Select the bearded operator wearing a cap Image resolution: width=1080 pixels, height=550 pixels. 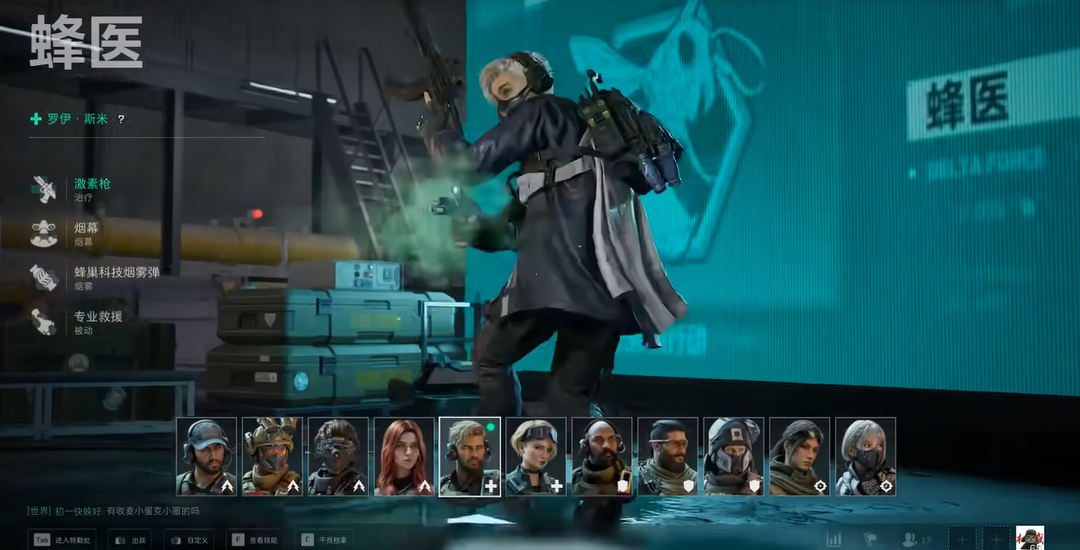pyautogui.click(x=206, y=456)
